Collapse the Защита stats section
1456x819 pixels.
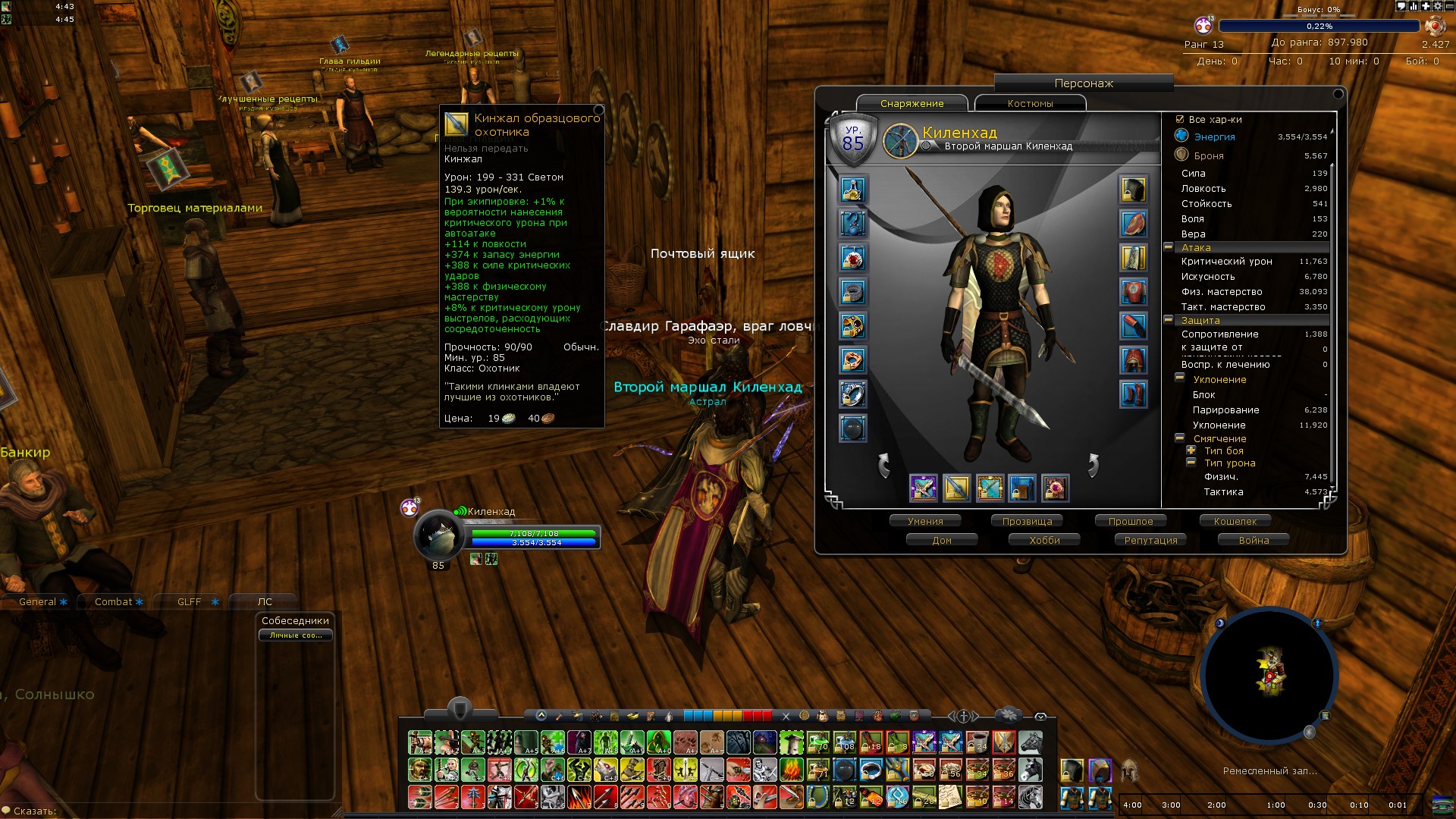pos(1169,320)
